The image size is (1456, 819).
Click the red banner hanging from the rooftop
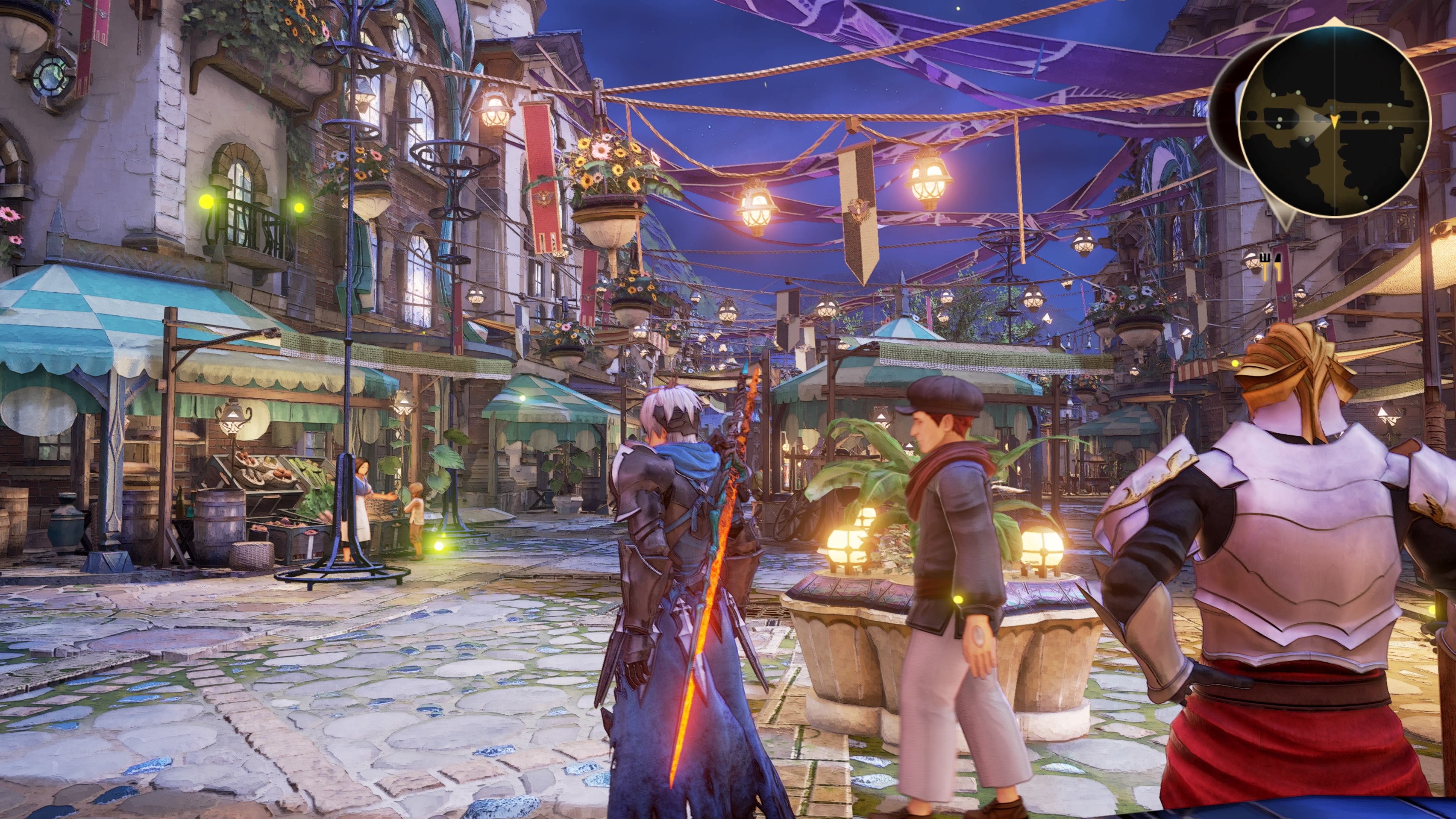[x=540, y=169]
